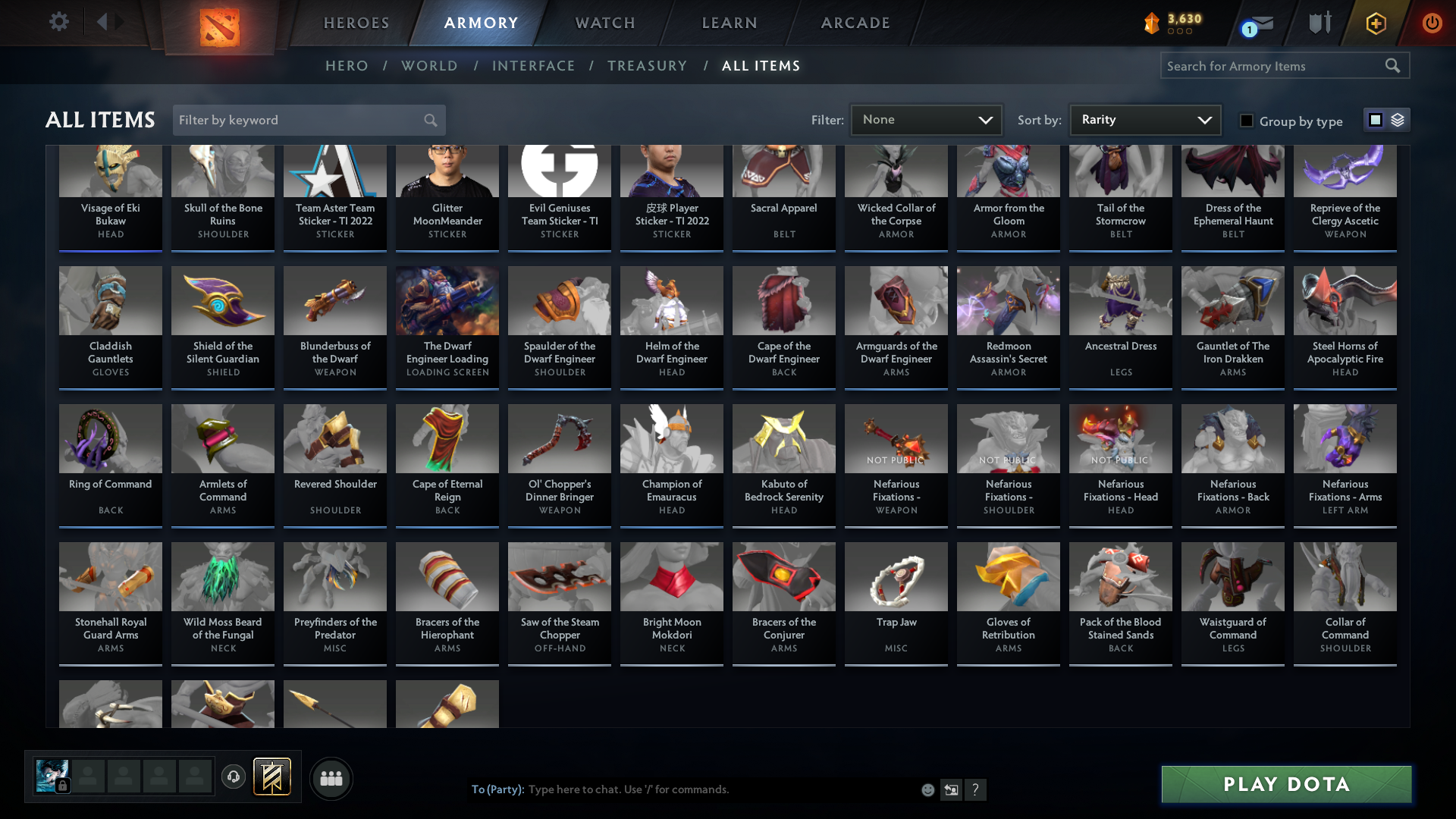Click the friends list people icon

click(x=331, y=778)
